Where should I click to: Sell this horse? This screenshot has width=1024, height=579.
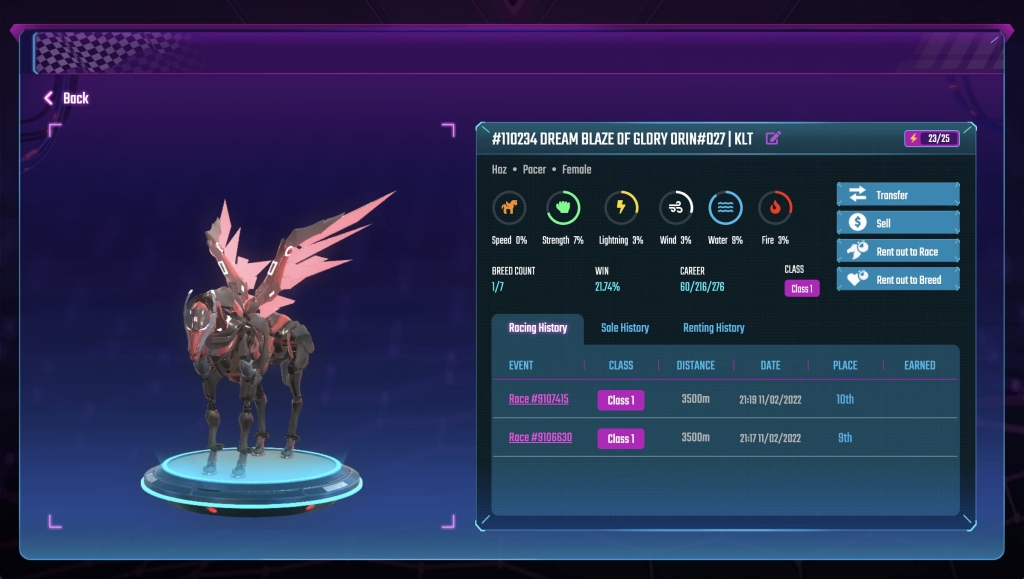coord(897,223)
